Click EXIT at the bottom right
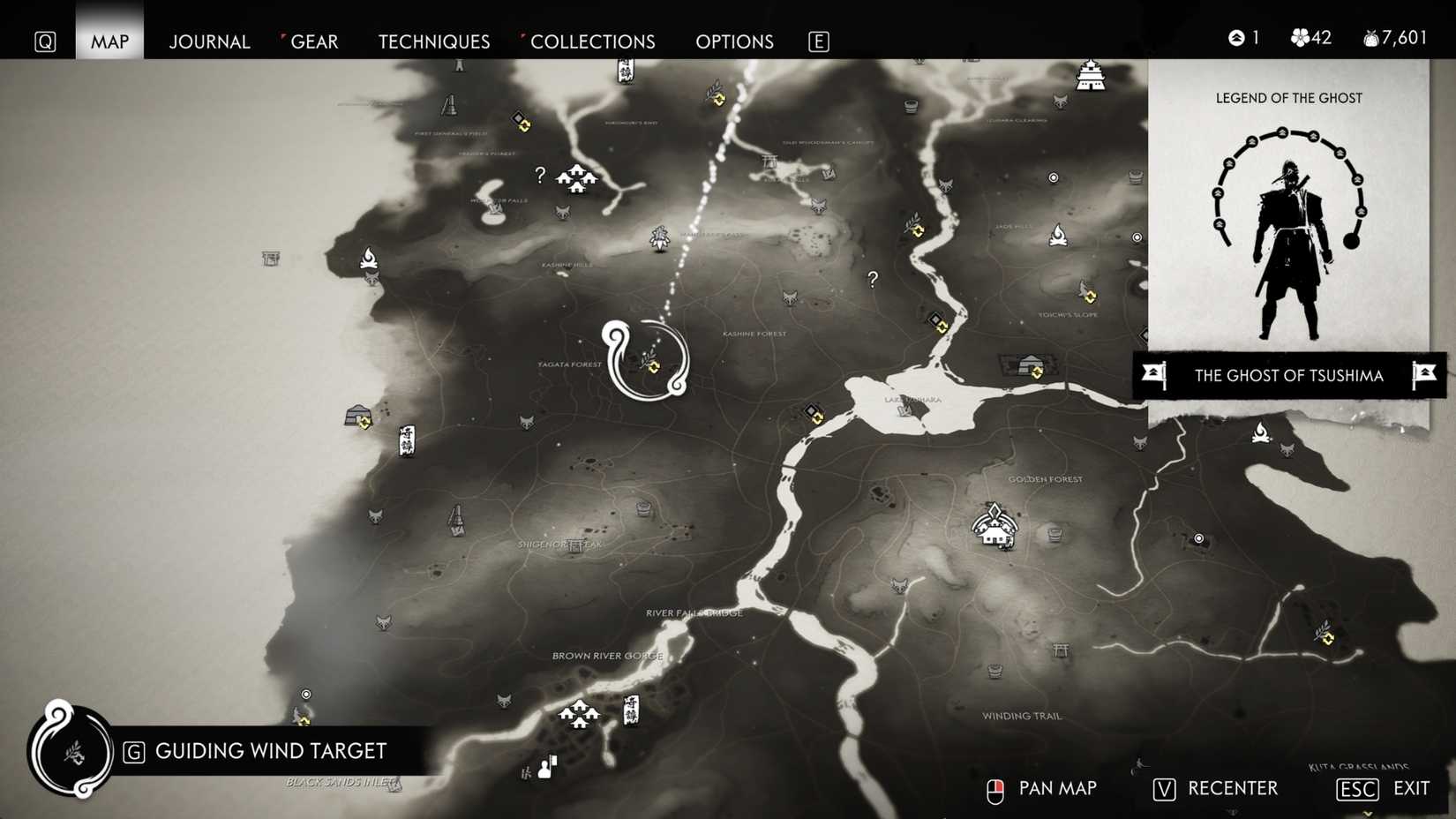Image resolution: width=1456 pixels, height=819 pixels. tap(1409, 788)
